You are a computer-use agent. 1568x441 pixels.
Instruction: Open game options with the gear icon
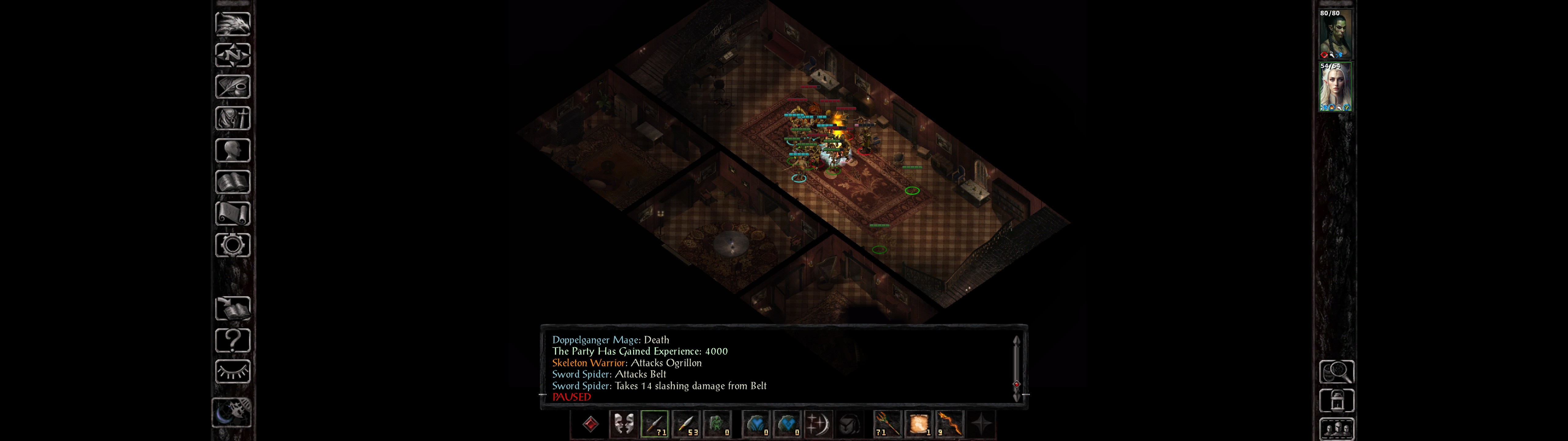(232, 245)
